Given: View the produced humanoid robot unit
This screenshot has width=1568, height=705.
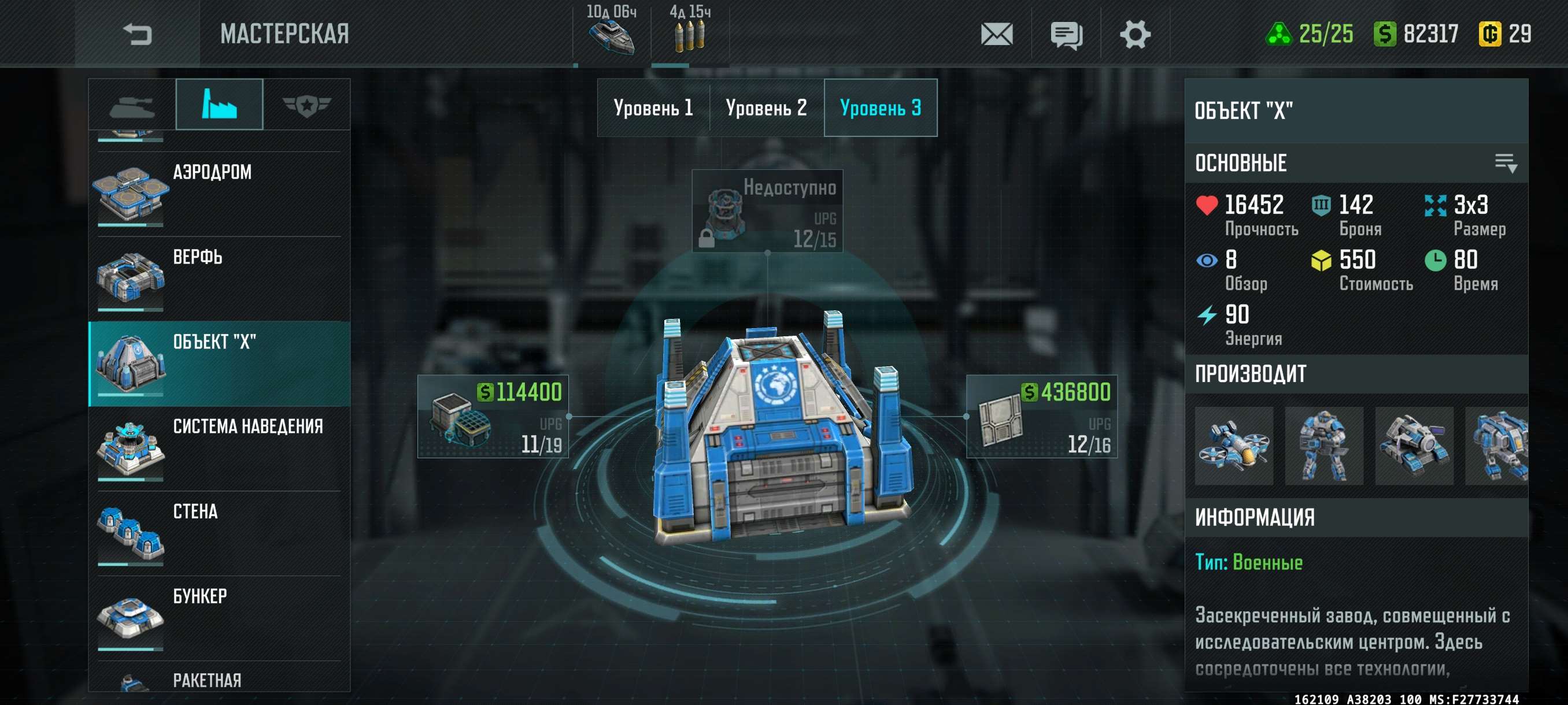Looking at the screenshot, I should [x=1323, y=446].
